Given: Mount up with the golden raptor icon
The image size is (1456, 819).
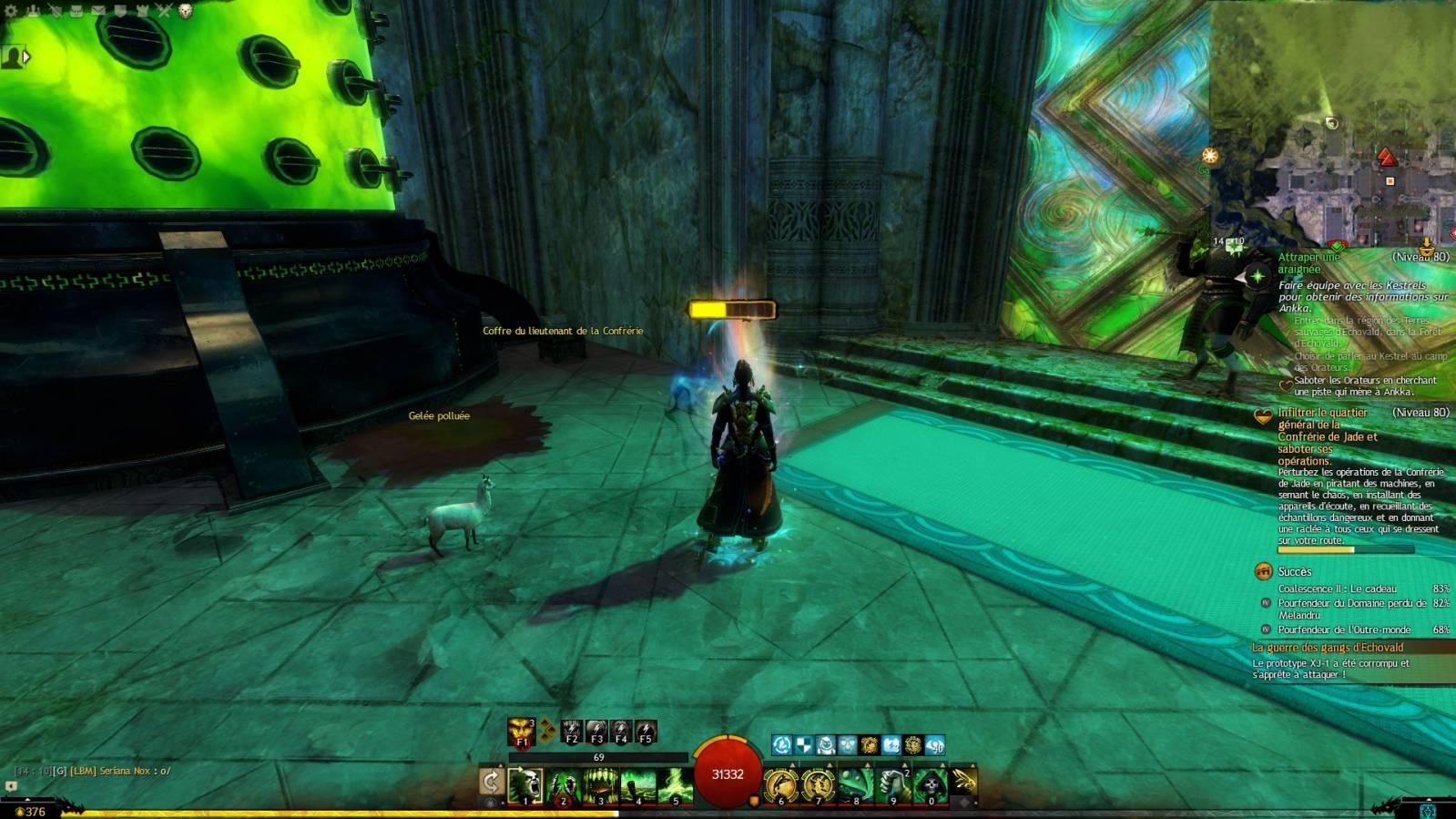Looking at the screenshot, I should 964,782.
